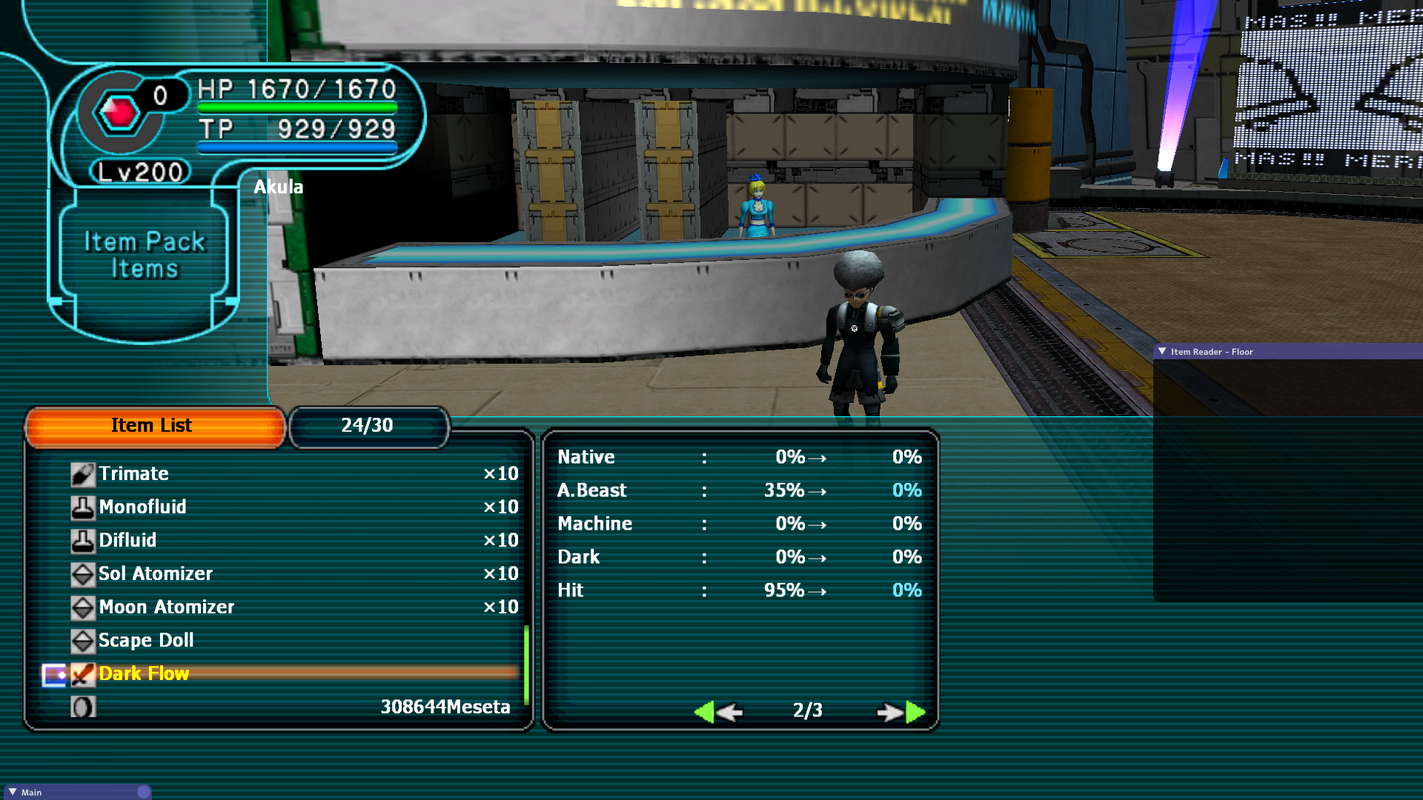This screenshot has width=1423, height=800.
Task: Select the Dark Flow sword icon
Action: tap(84, 673)
